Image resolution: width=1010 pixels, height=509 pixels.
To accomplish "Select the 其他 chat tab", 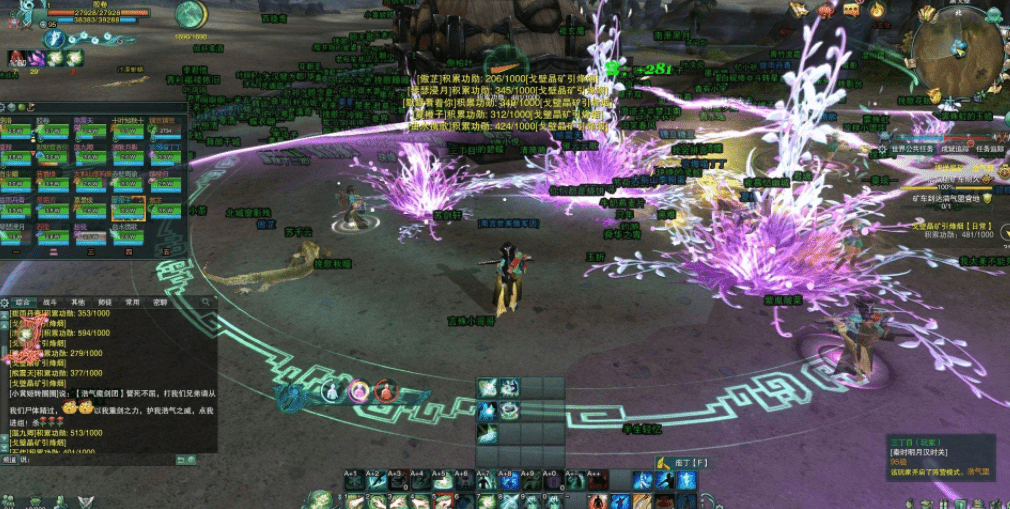I will coord(77,301).
